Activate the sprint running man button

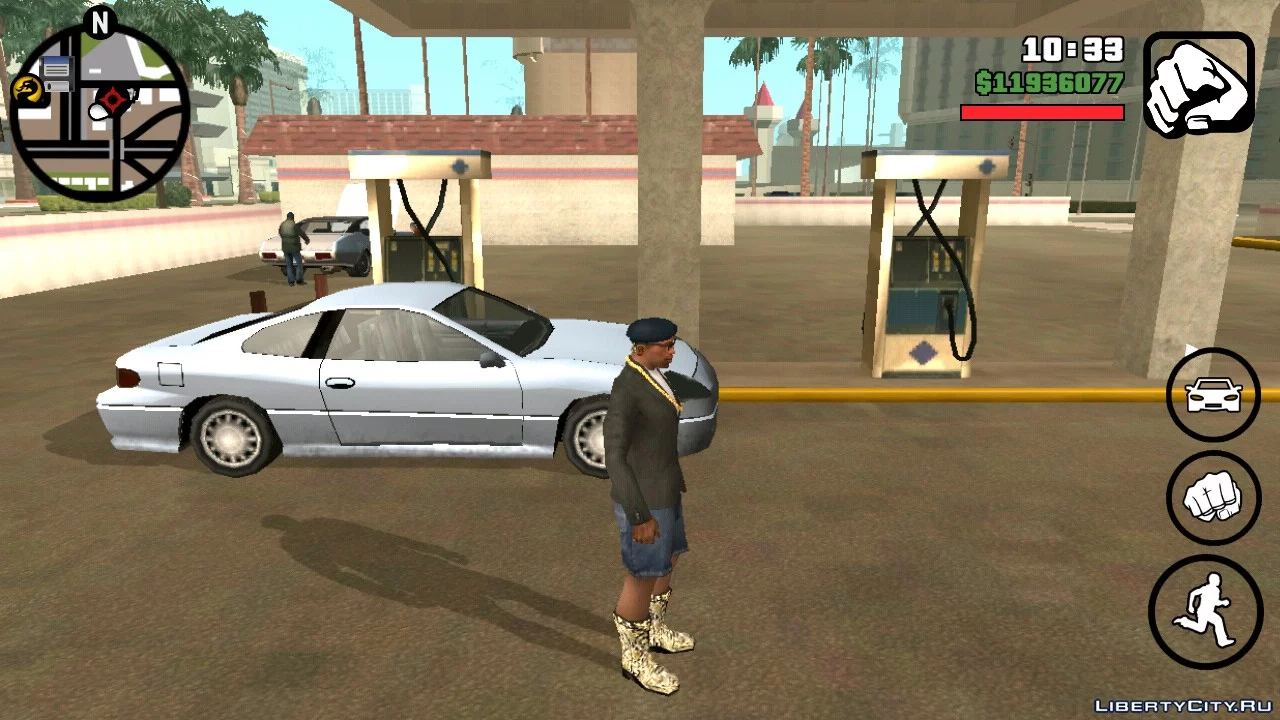coord(1205,610)
